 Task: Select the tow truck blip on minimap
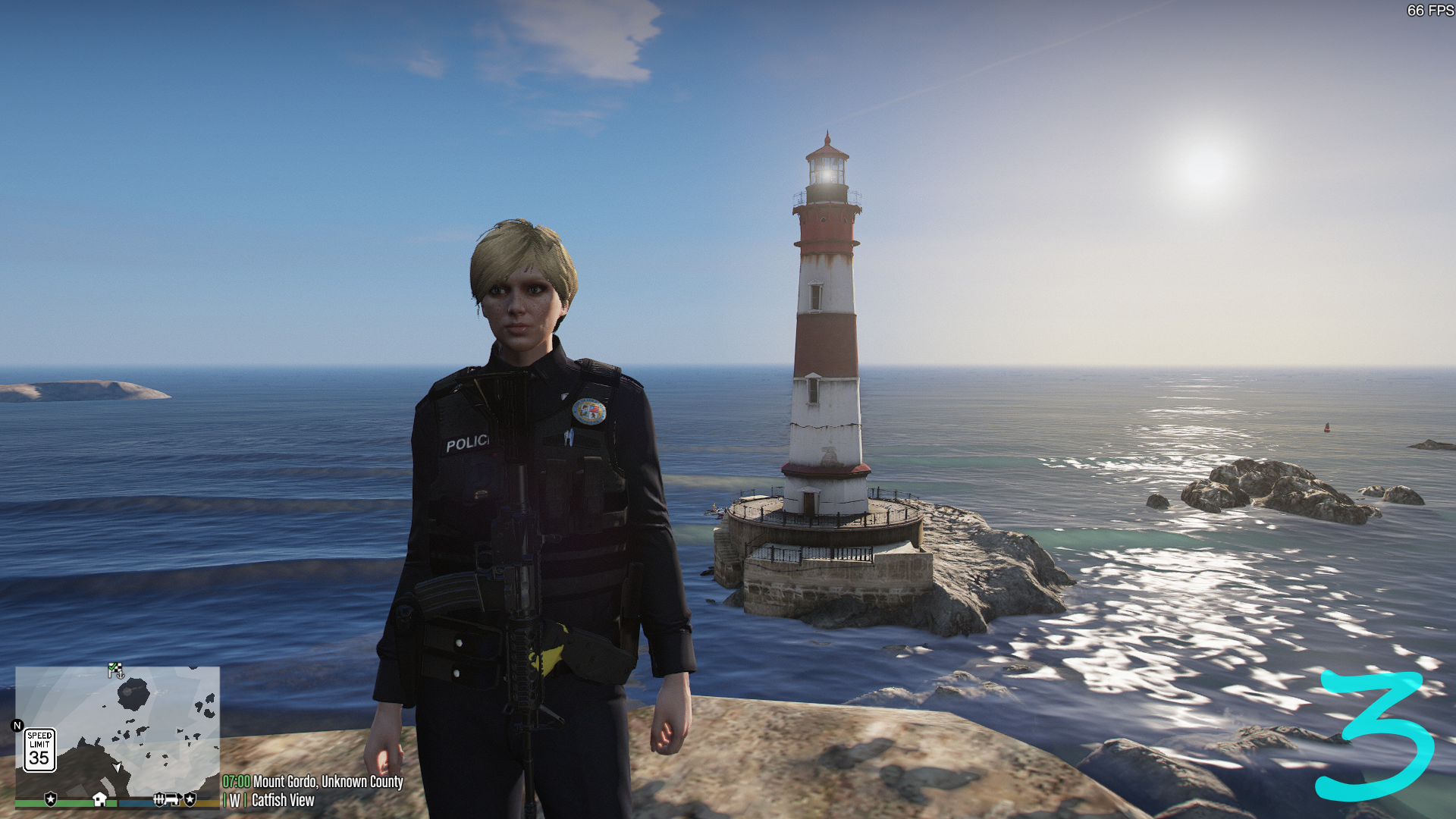point(172,799)
